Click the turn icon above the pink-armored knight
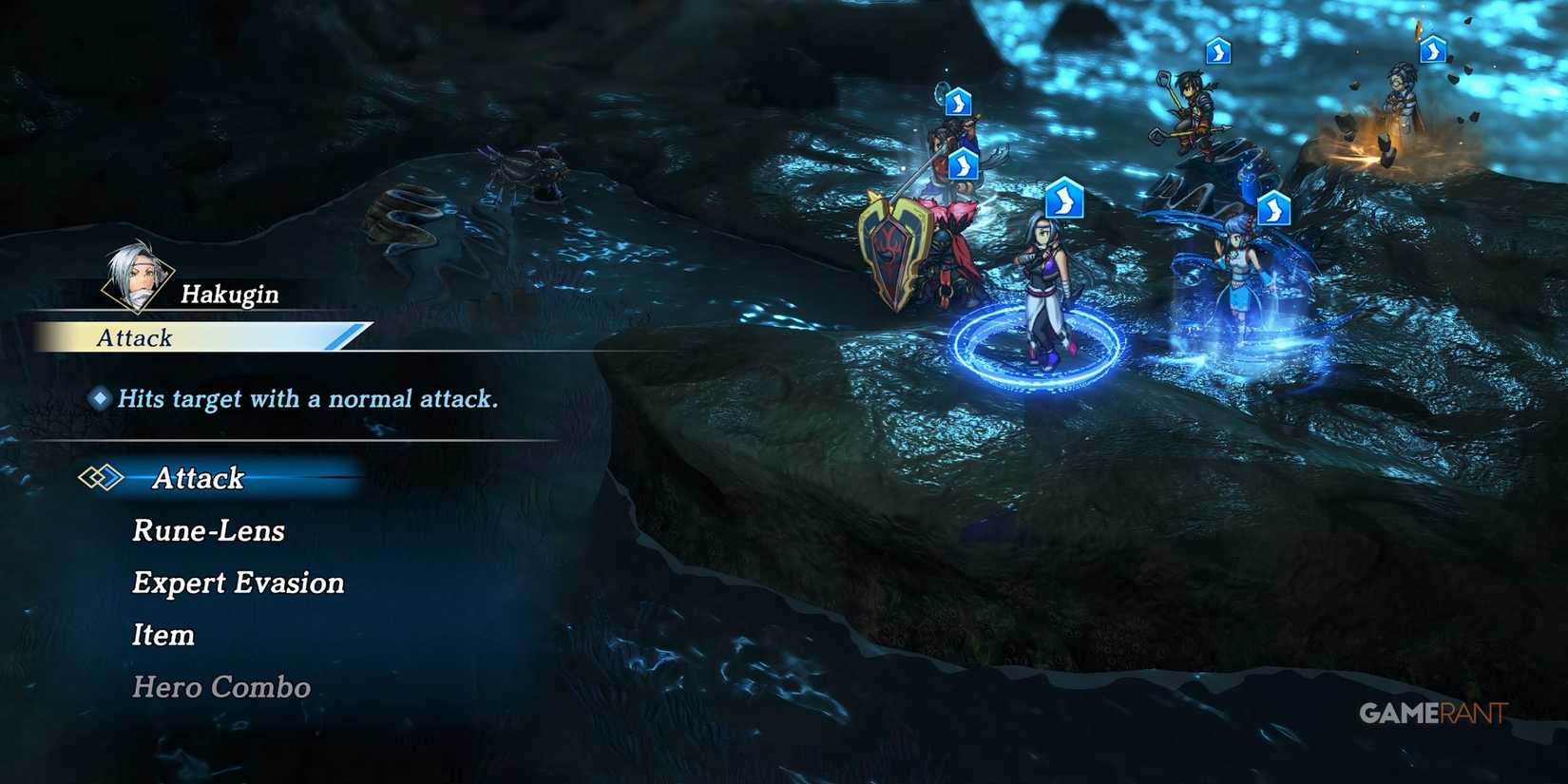 [x=963, y=163]
